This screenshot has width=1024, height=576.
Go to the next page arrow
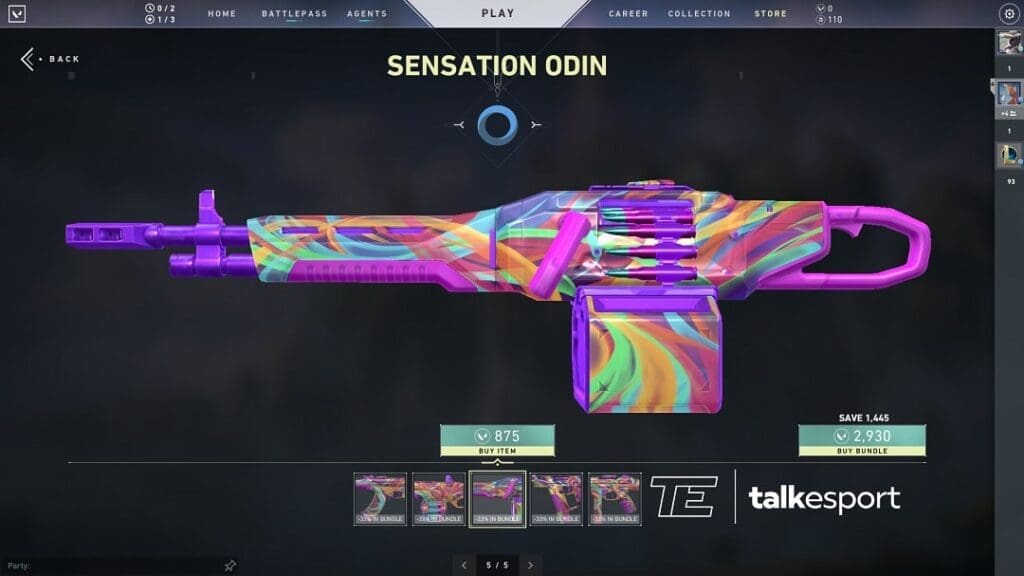tap(530, 565)
